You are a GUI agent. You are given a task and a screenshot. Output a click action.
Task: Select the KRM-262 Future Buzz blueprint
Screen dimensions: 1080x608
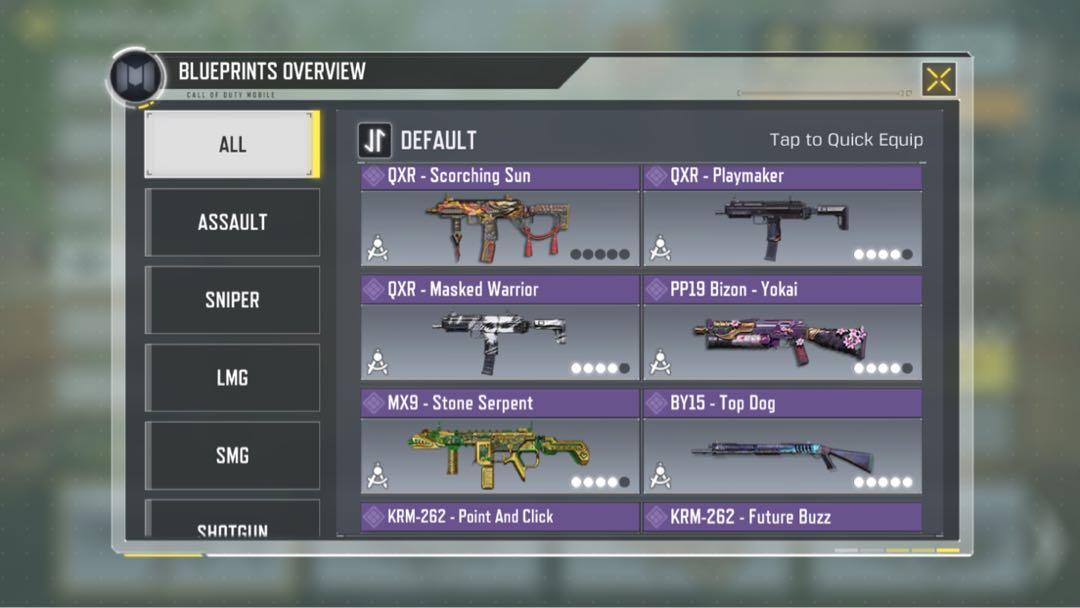[782, 517]
